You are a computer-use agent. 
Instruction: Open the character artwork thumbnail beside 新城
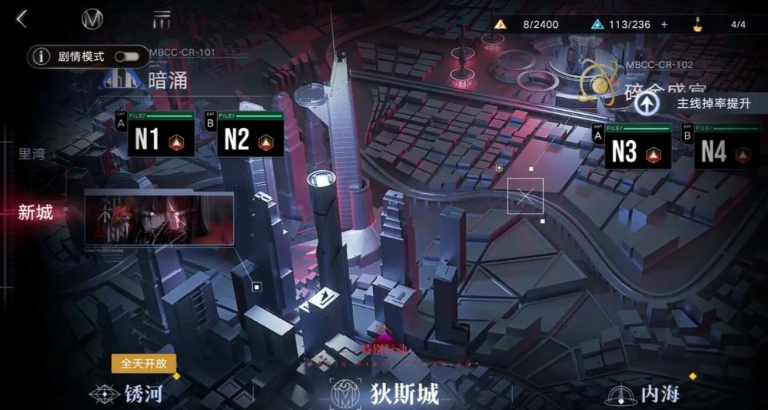pyautogui.click(x=159, y=219)
